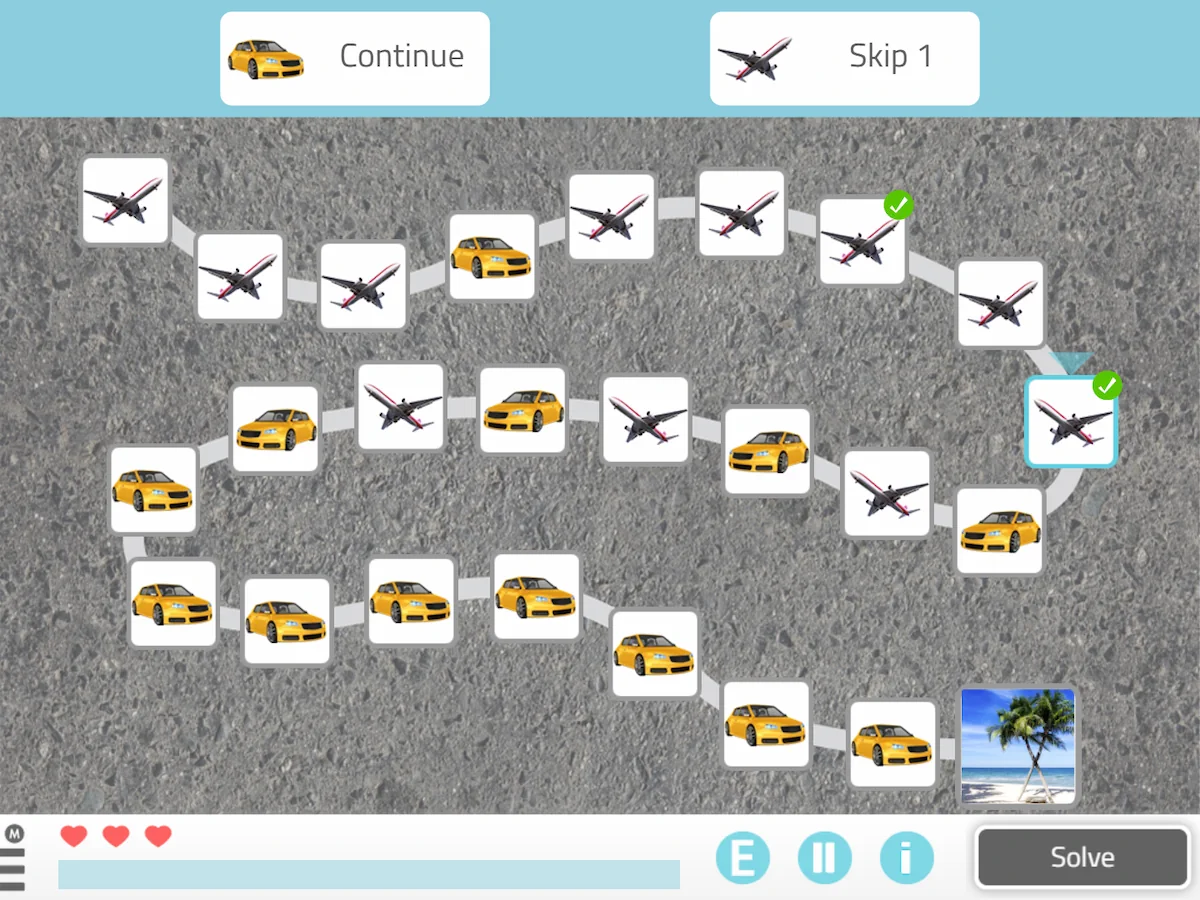Viewport: 1200px width, 900px height.
Task: Open the hamburger menu
Action: 13,867
